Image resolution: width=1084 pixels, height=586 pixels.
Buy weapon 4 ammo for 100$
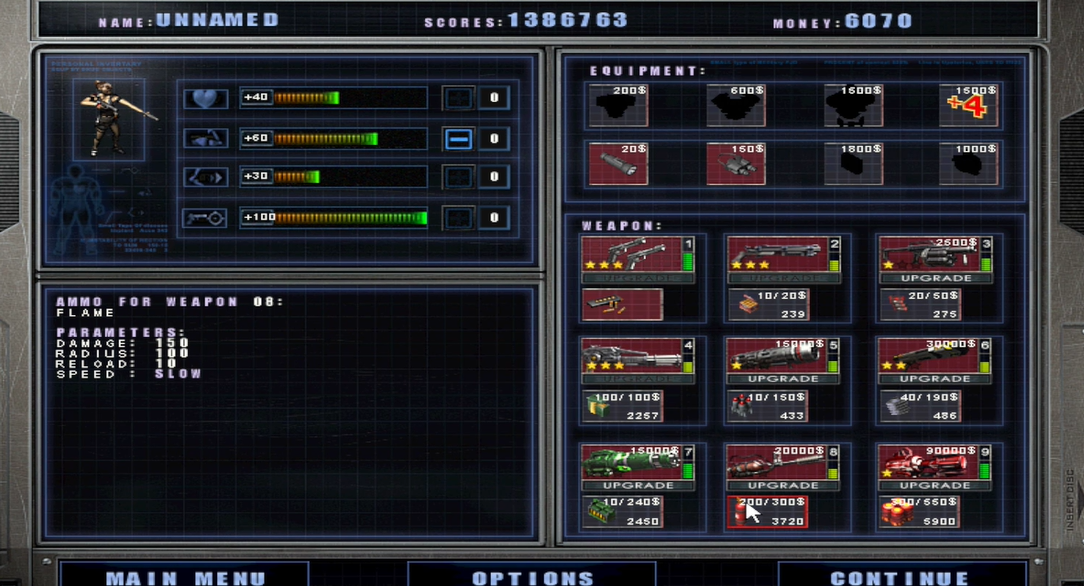[x=621, y=405]
